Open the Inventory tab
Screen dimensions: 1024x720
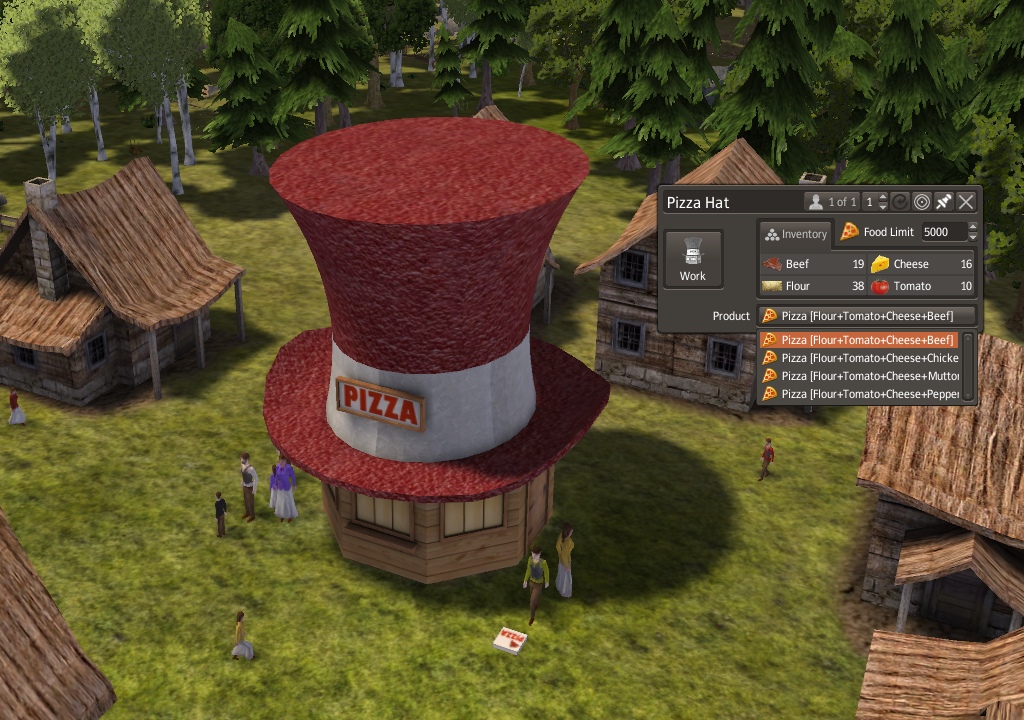796,234
